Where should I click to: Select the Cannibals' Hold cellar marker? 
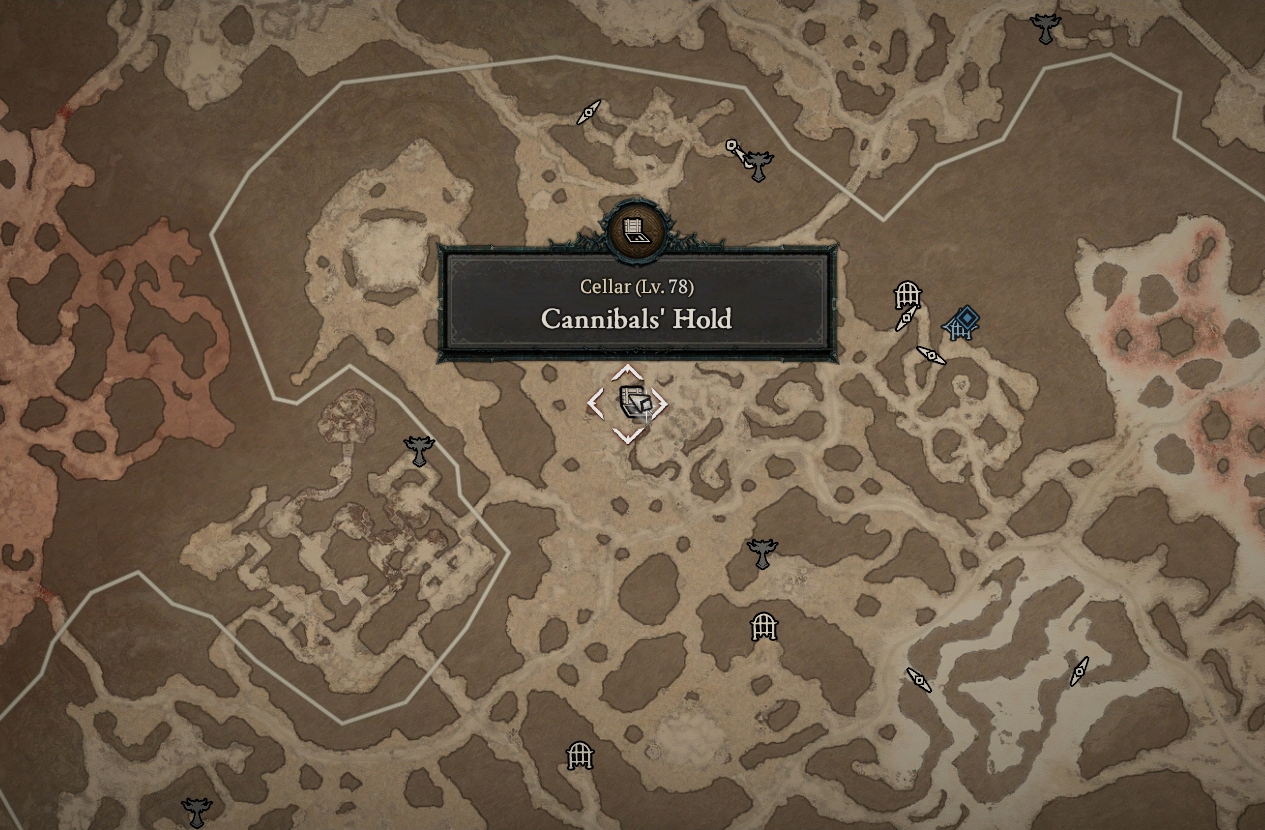pos(629,403)
